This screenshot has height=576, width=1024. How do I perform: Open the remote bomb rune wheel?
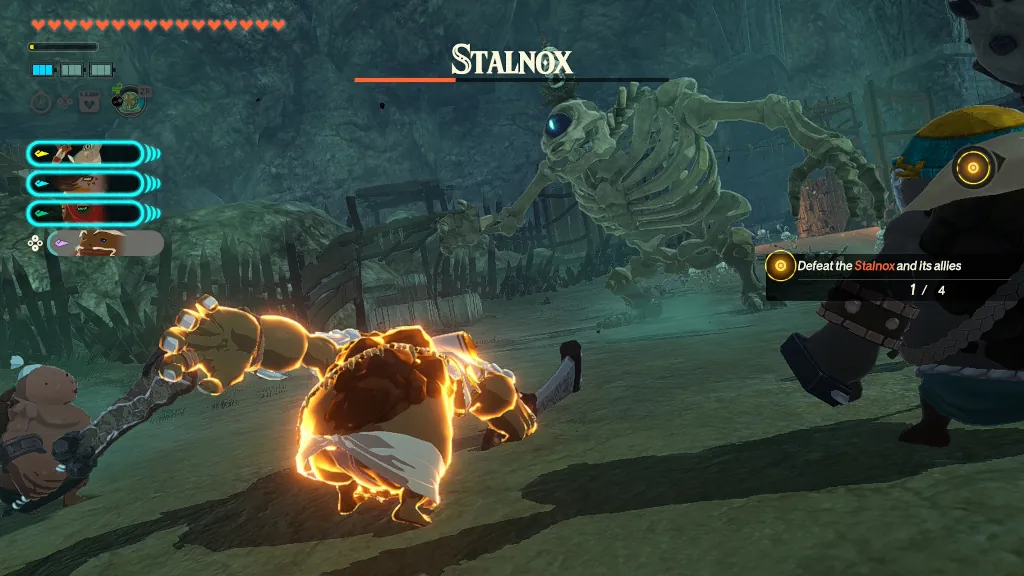point(128,100)
